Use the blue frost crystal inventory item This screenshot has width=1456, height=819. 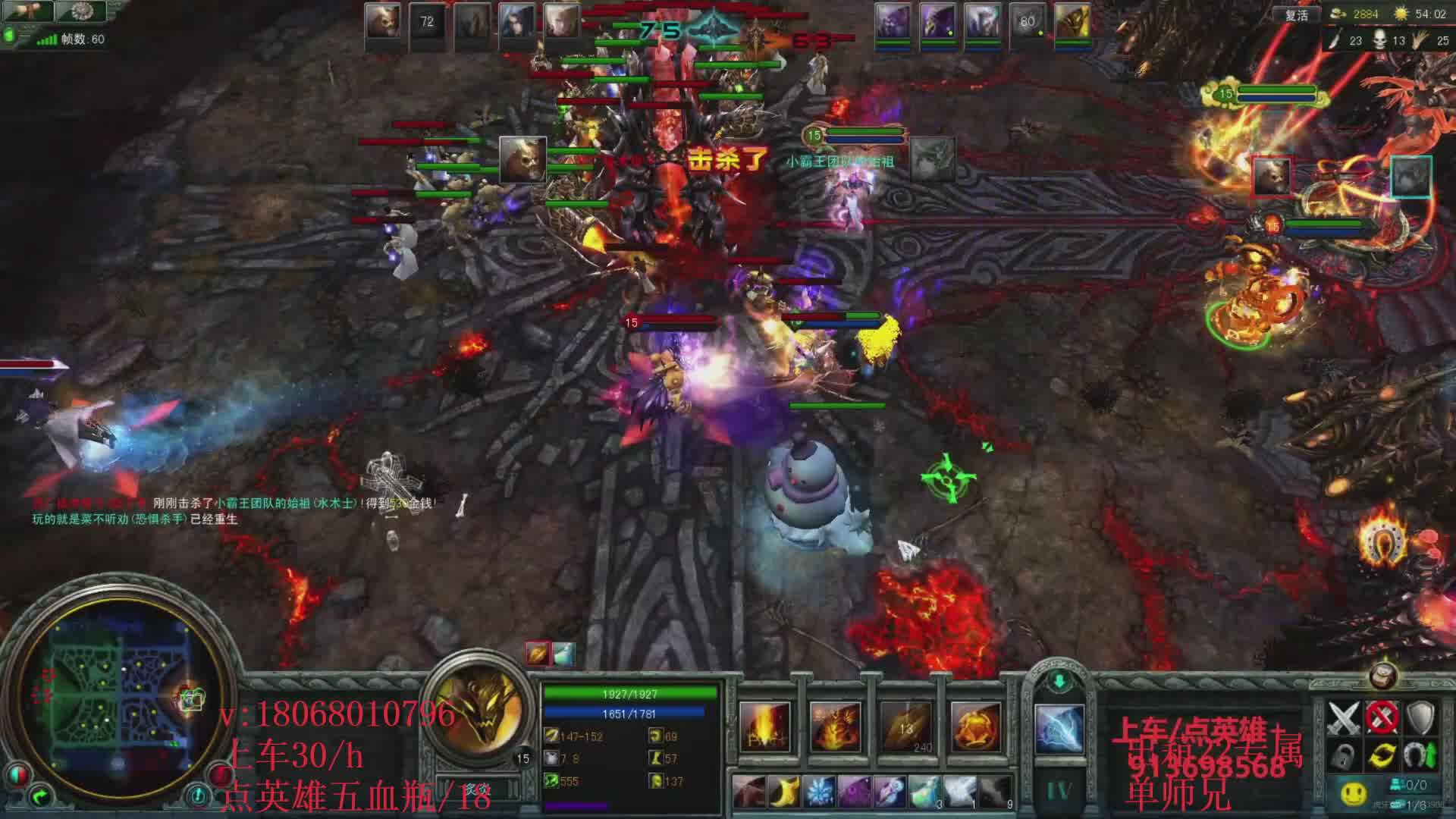click(819, 792)
